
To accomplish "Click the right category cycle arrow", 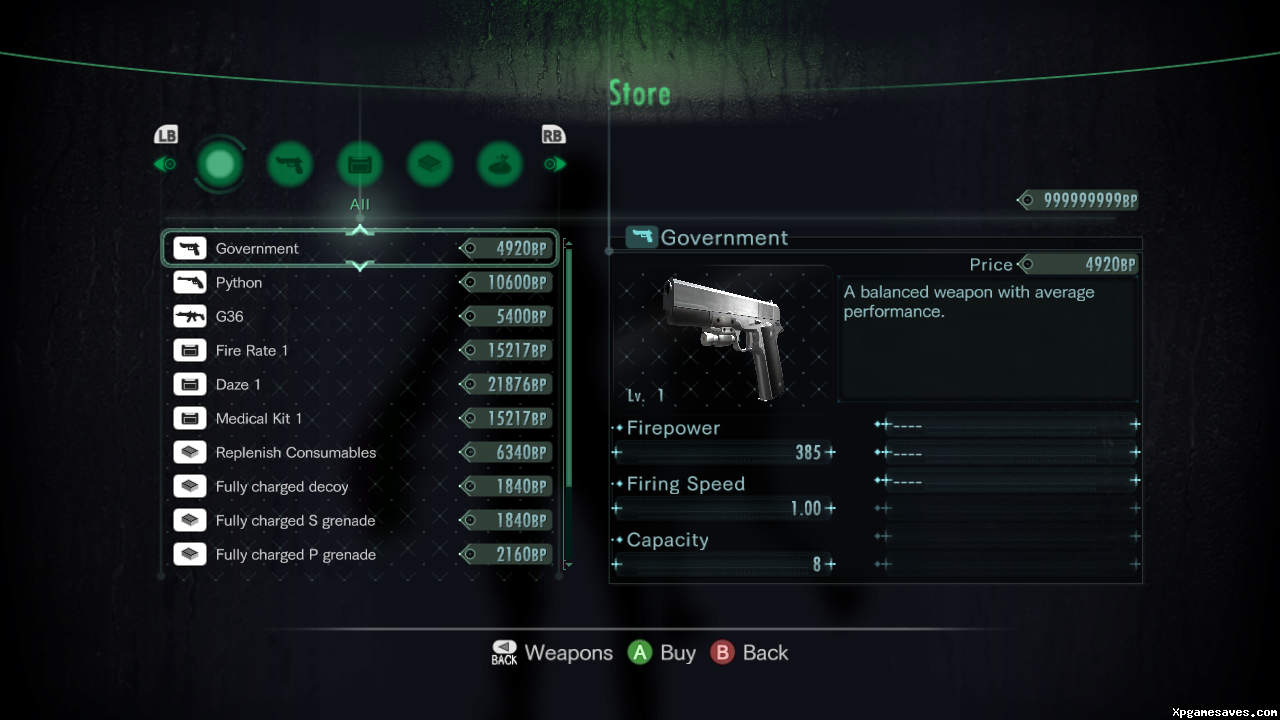I will [x=555, y=164].
